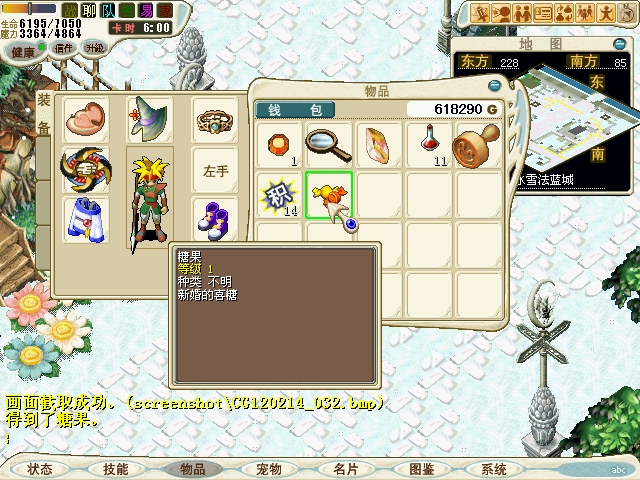Toggle the 物品 items menu
The width and height of the screenshot is (640, 480).
pos(192,469)
